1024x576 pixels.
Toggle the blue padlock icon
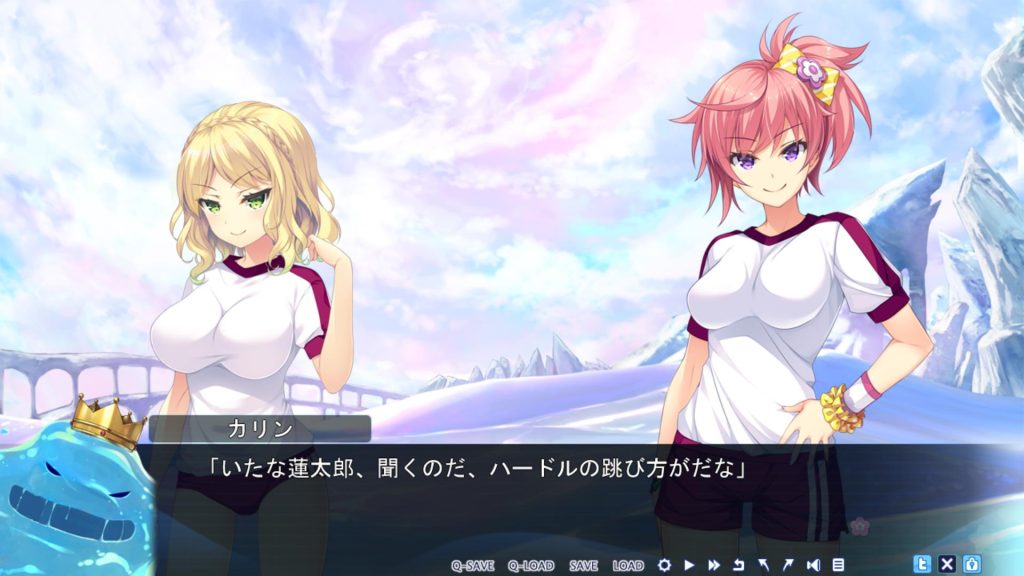[x=971, y=564]
